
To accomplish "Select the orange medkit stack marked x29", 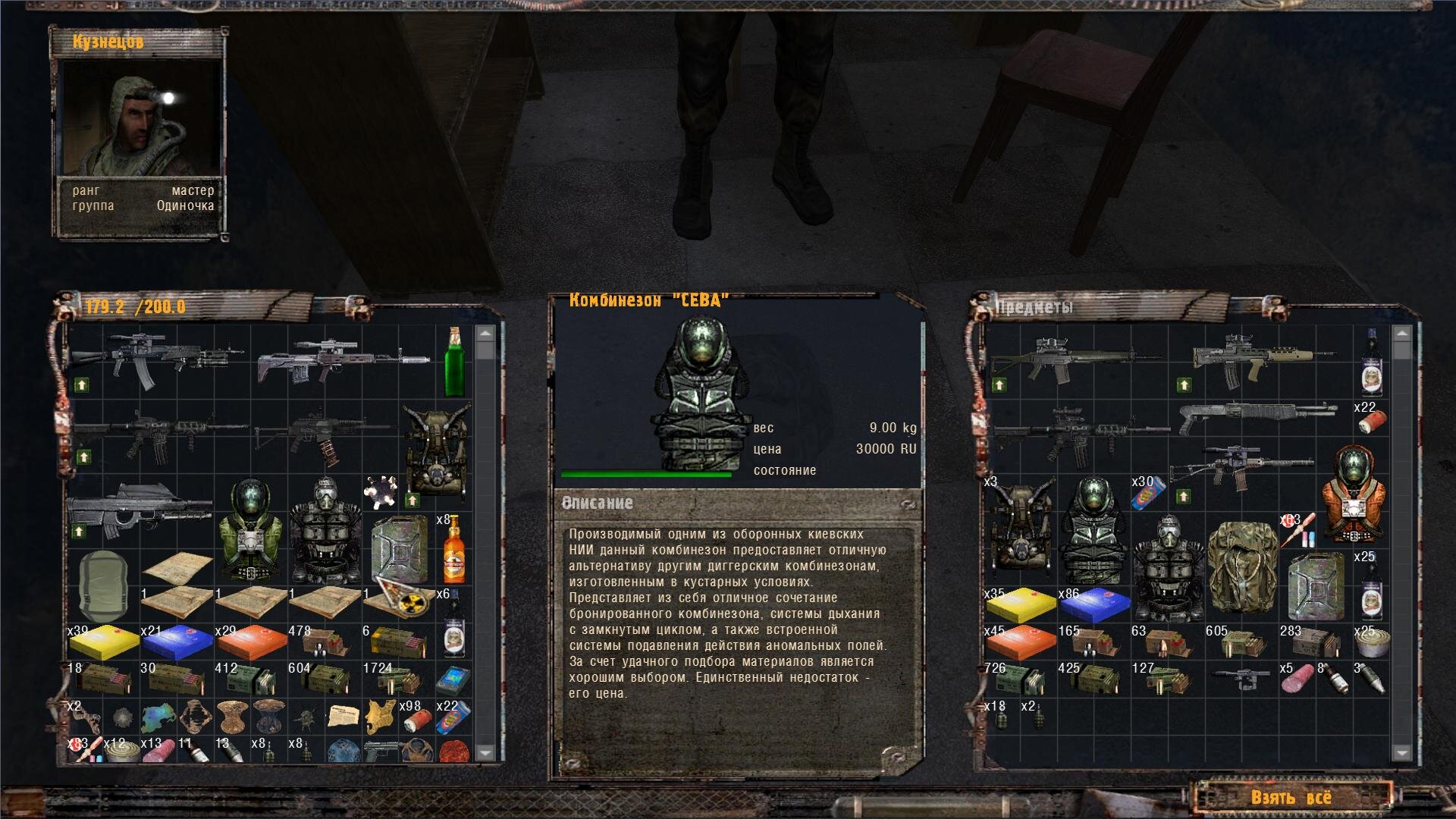I will pyautogui.click(x=252, y=642).
